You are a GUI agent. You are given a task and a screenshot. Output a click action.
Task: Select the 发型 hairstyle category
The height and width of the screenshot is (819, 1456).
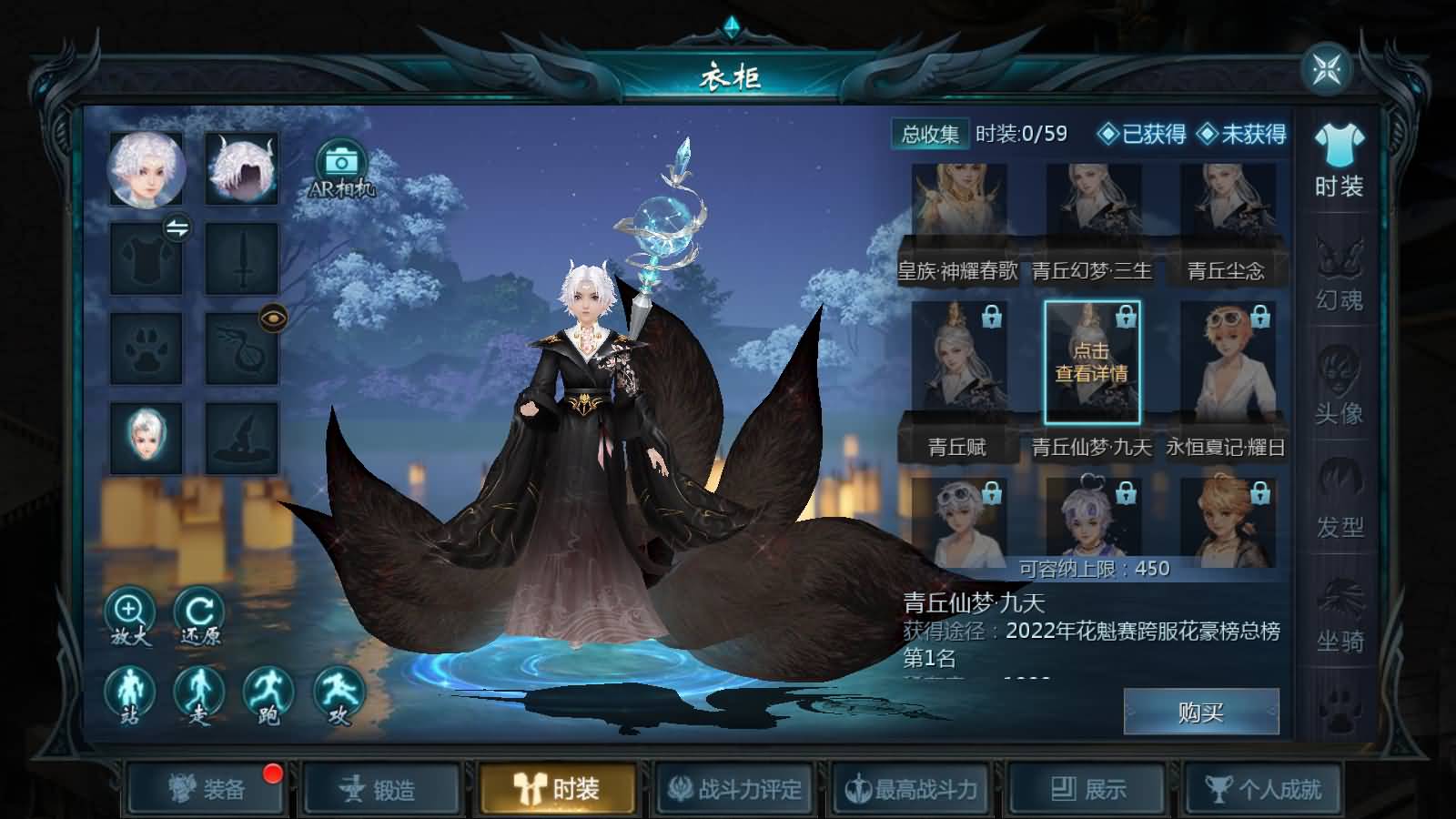pos(1340,499)
